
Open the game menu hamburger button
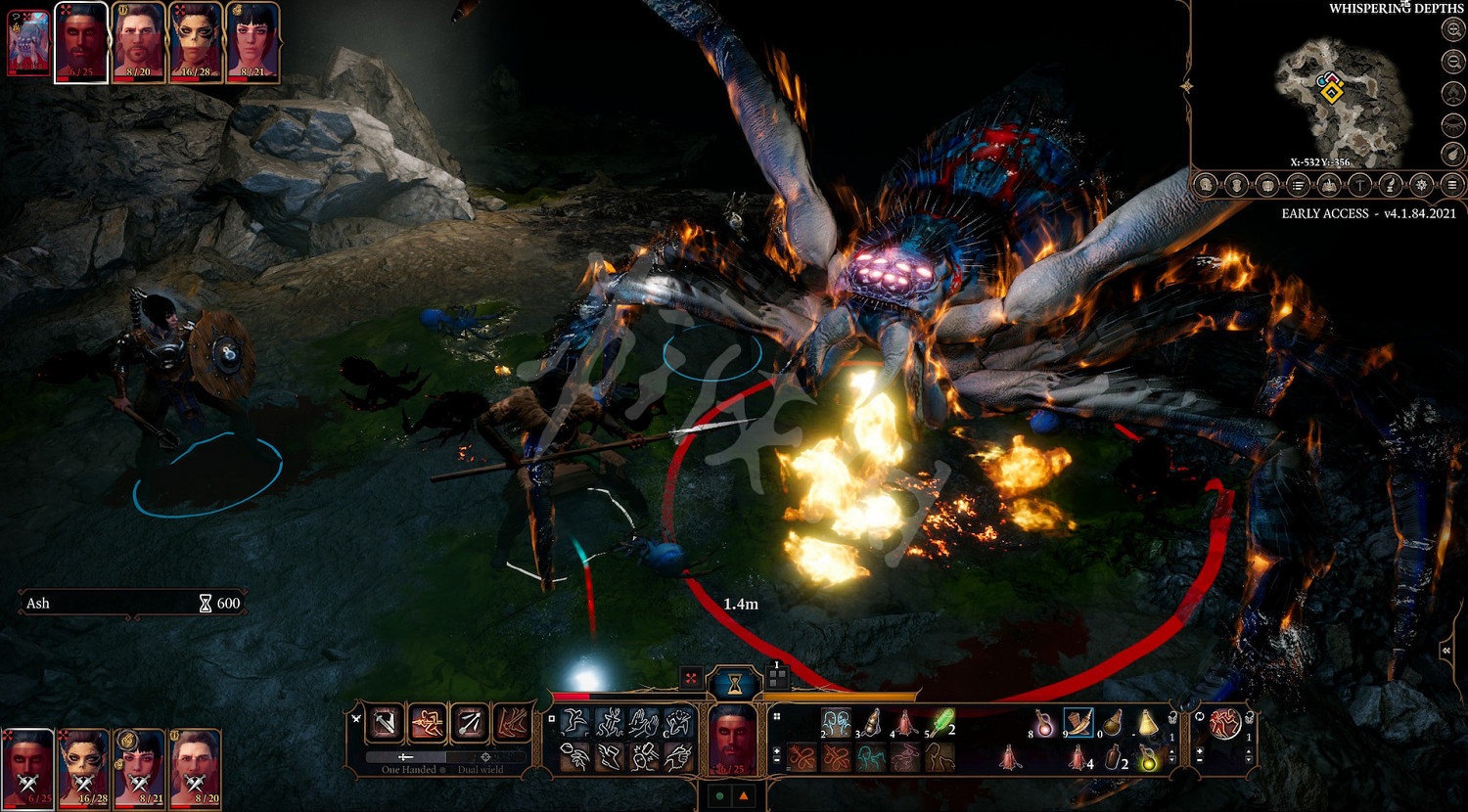(x=1453, y=185)
